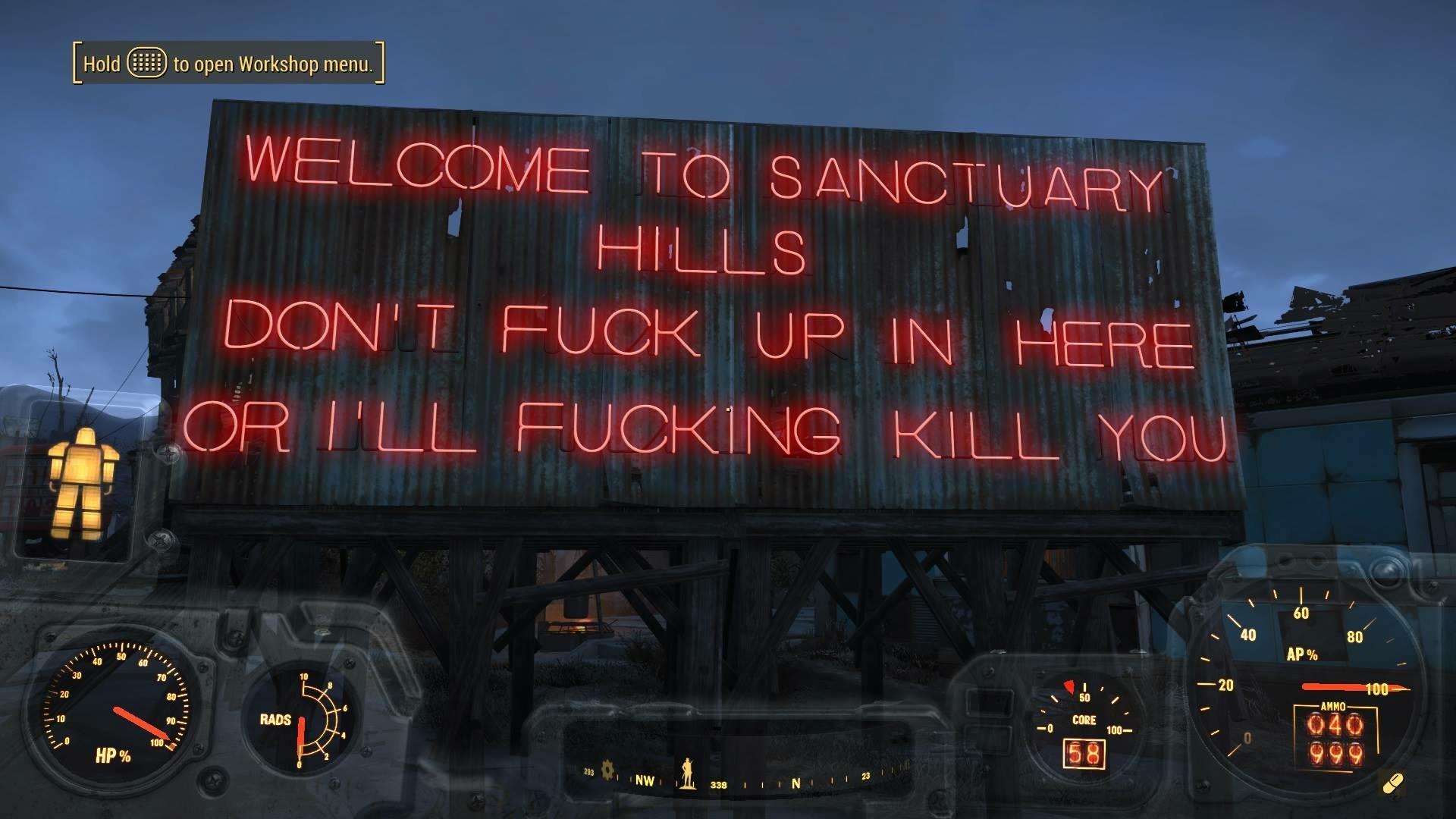Click the gamepad button icon in Workshop prompt
This screenshot has width=1456, height=819.
(147, 64)
